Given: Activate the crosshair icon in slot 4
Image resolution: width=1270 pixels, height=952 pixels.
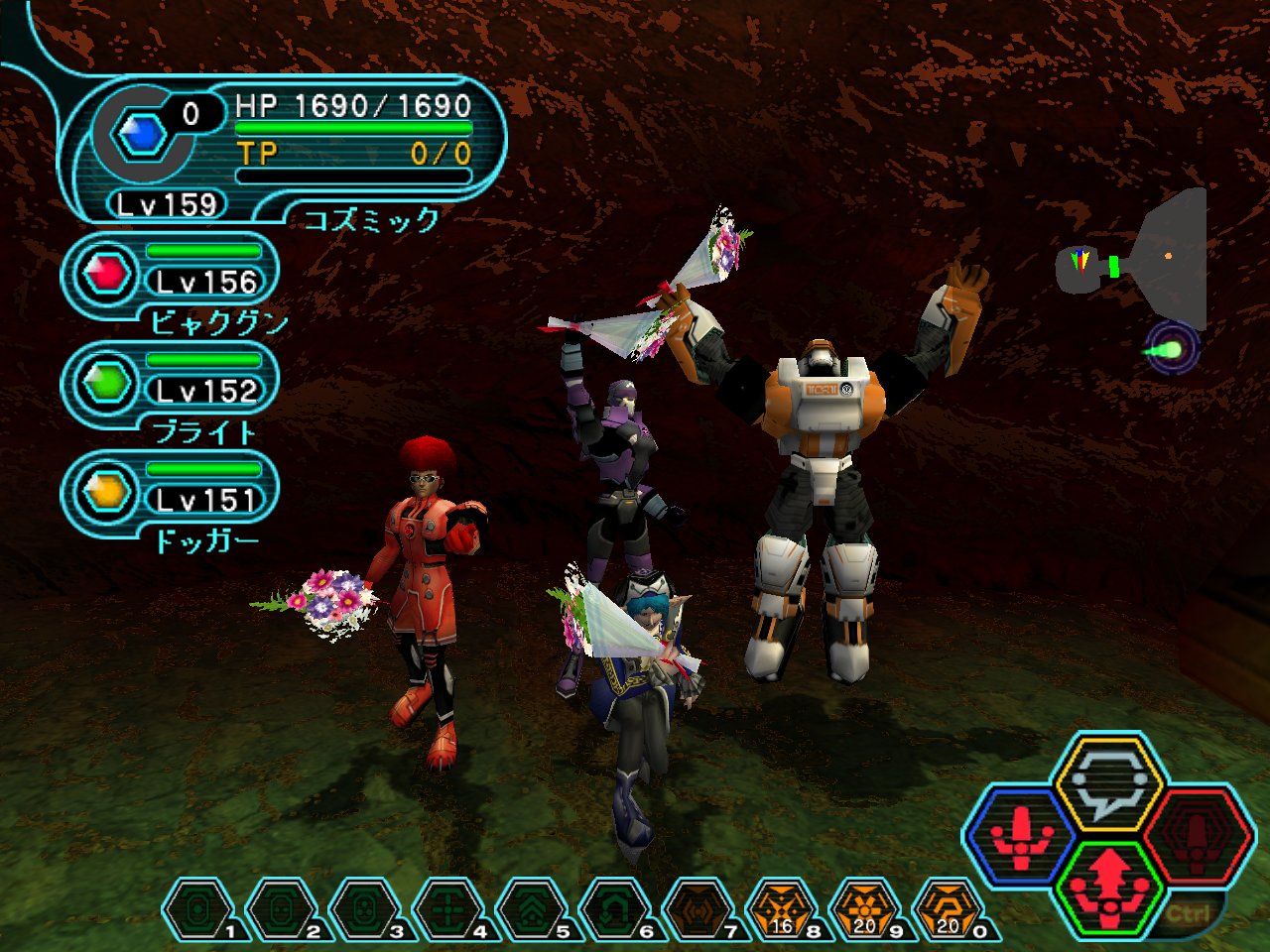Looking at the screenshot, I should click(448, 909).
